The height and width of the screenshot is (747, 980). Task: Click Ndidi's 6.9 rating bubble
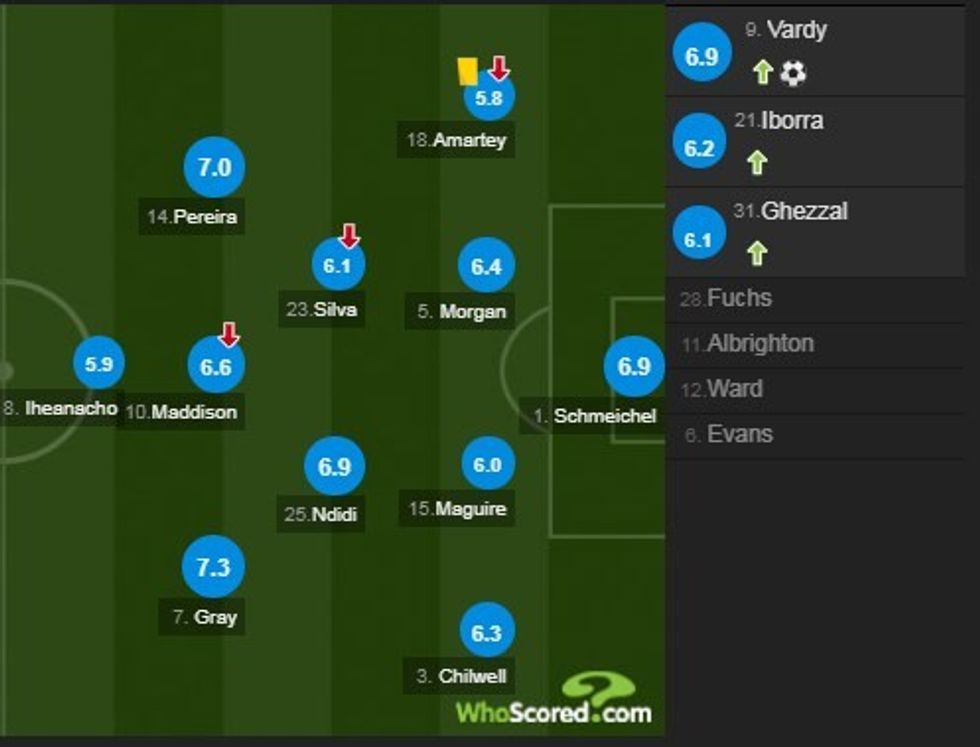(335, 467)
